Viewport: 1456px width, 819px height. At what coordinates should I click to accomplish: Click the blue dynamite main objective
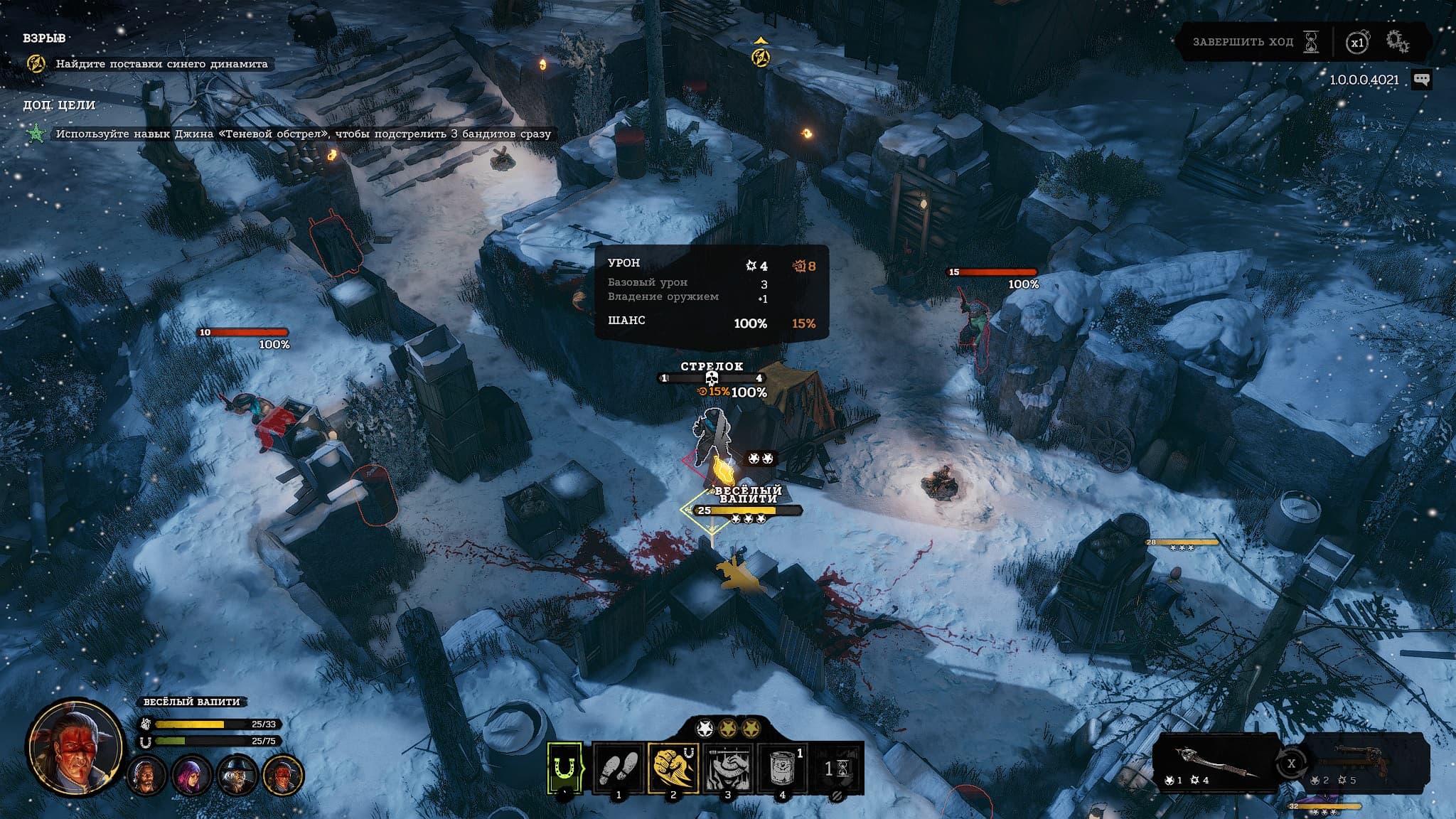click(x=161, y=64)
